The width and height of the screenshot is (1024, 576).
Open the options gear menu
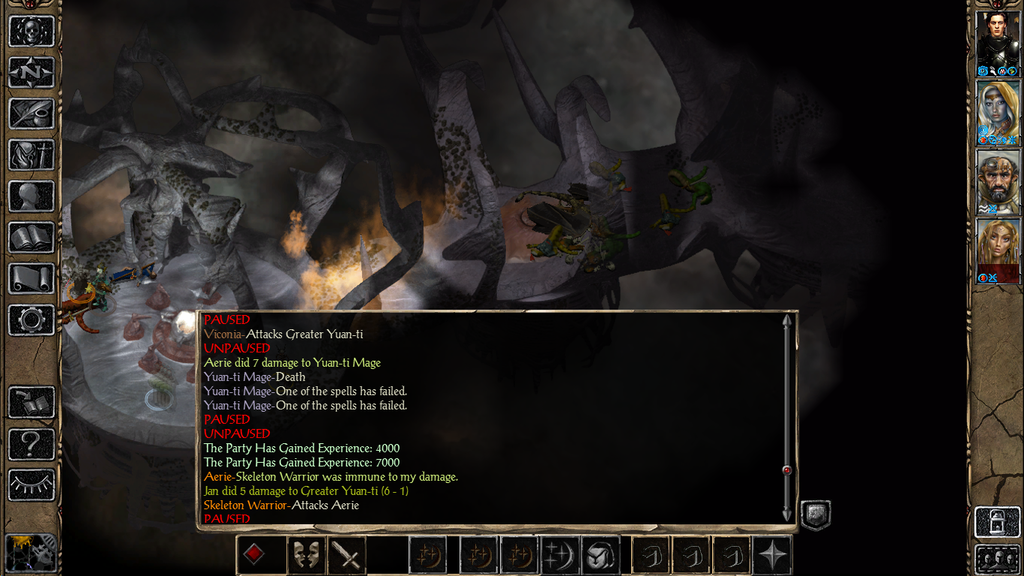(x=31, y=320)
